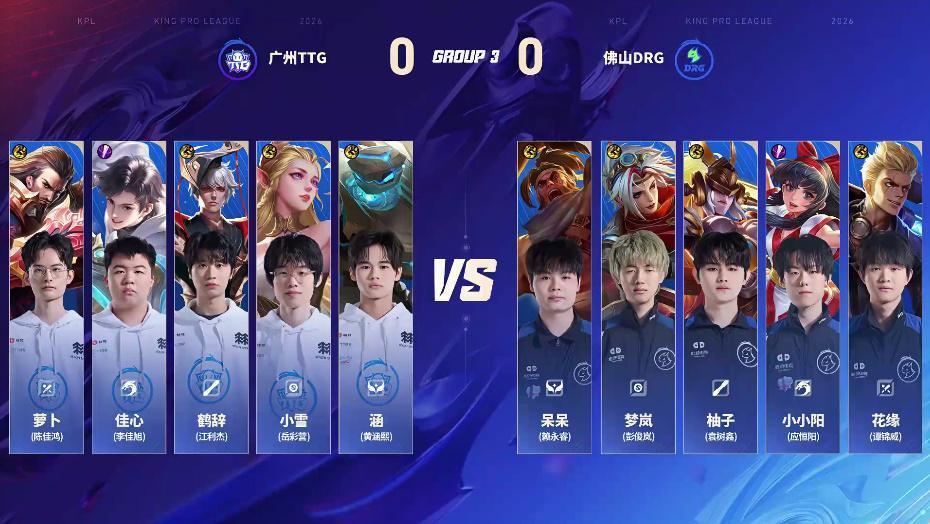Screen dimensions: 930x524
Task: Choose the 呆呆 player card
Action: 553,295
